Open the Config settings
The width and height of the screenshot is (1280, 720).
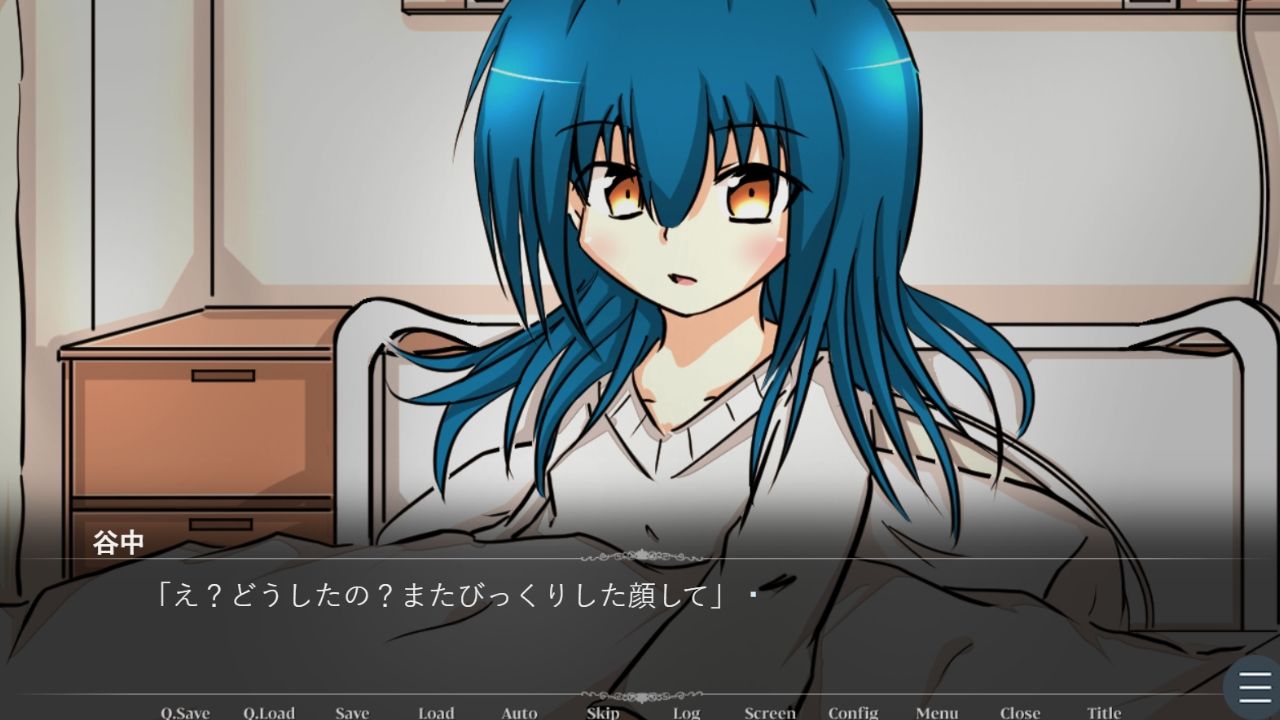[x=855, y=713]
